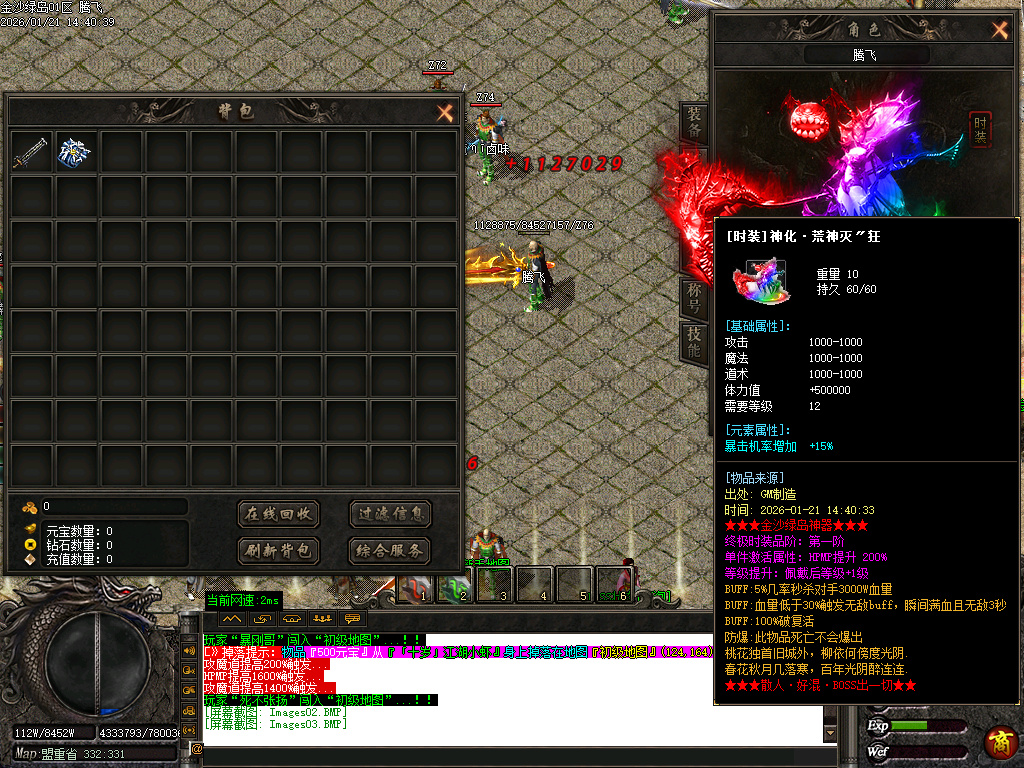Open the 商 shop button

point(1000,742)
